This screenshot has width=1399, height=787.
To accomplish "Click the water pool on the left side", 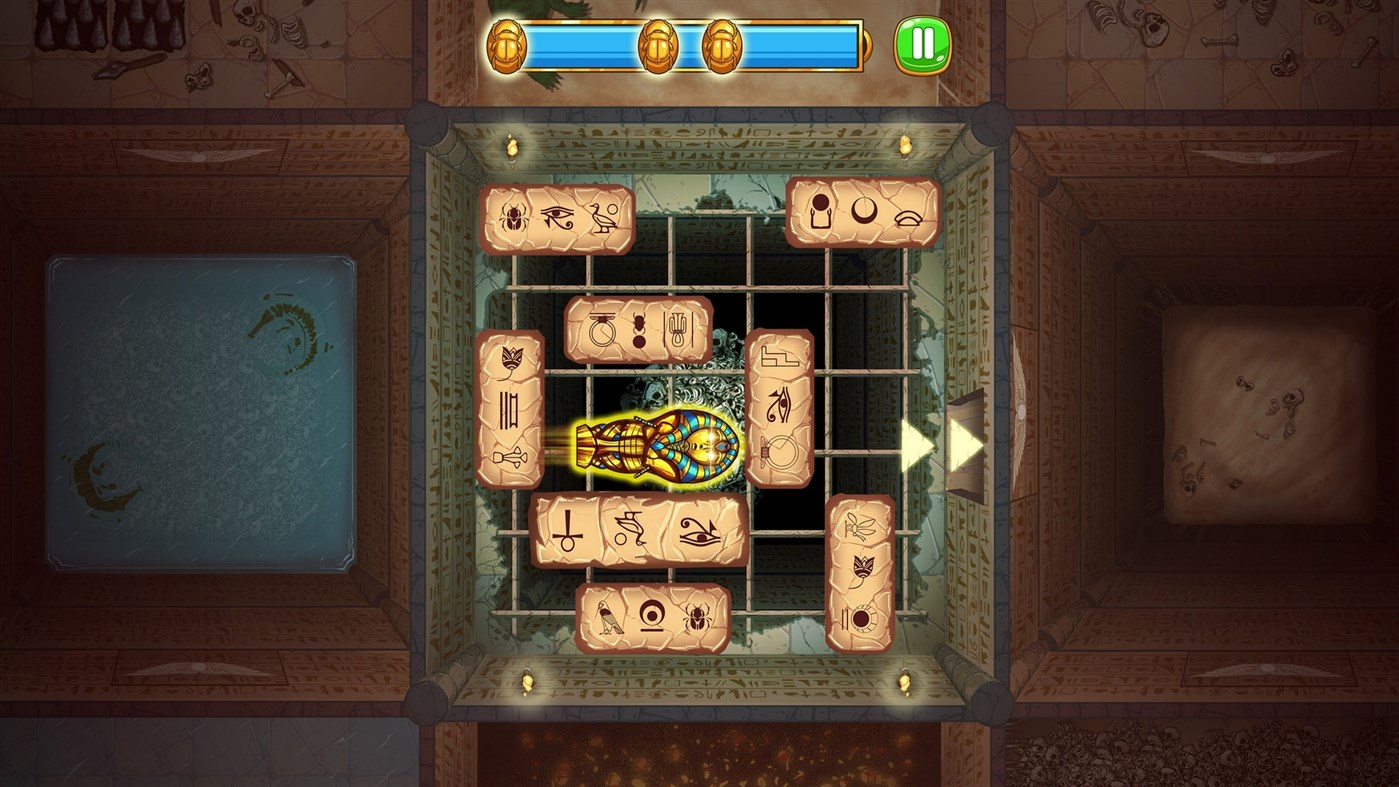I will click(x=200, y=400).
